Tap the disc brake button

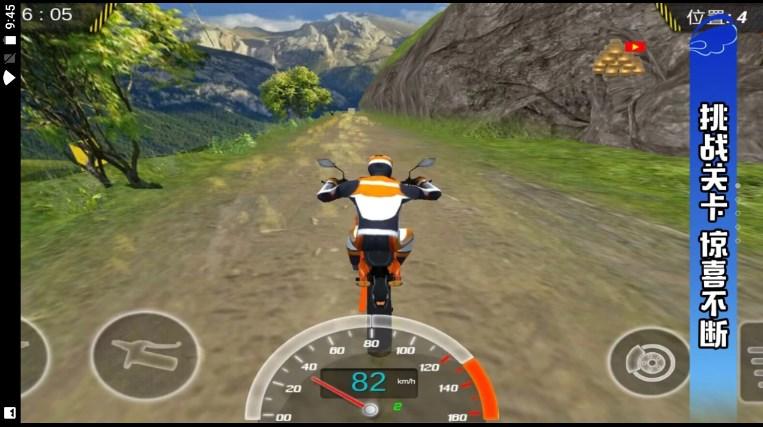[648, 361]
